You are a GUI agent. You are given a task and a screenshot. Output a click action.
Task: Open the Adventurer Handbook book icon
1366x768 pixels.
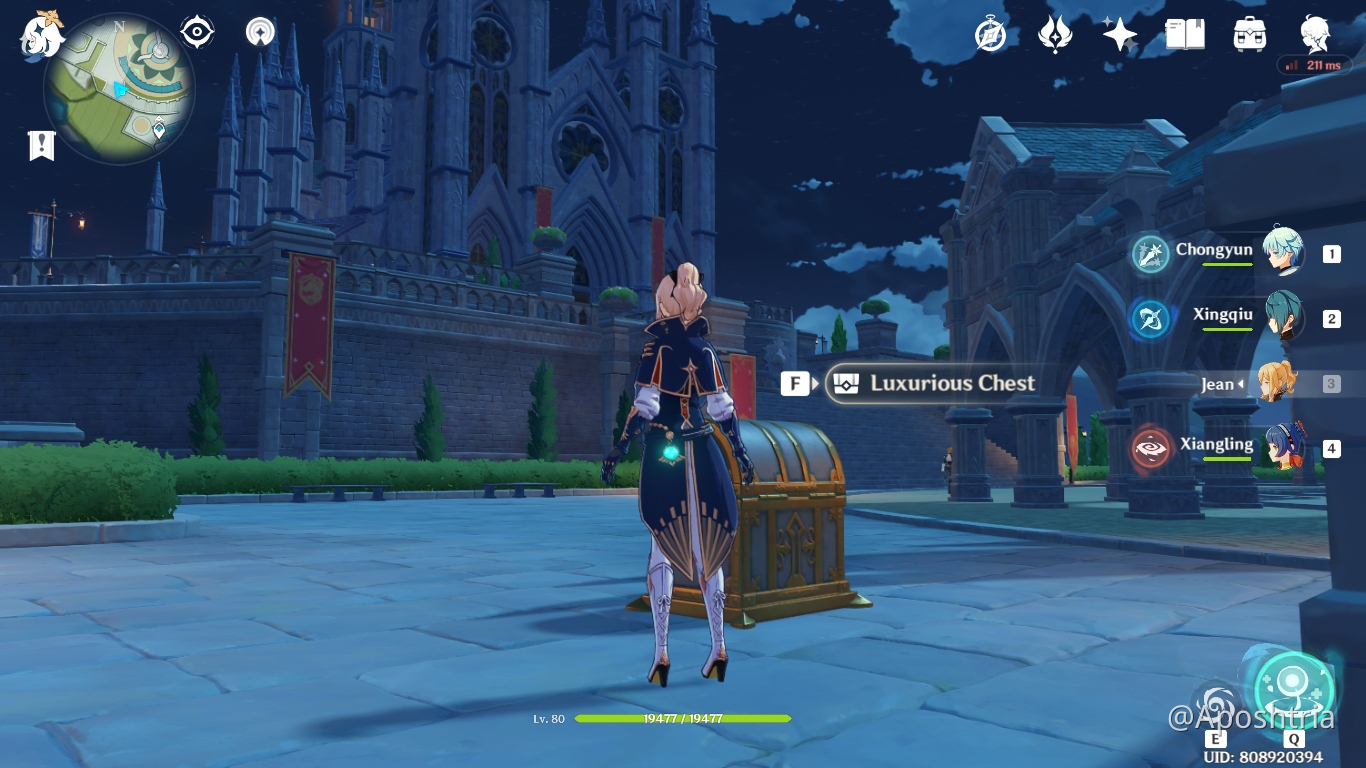click(1184, 33)
